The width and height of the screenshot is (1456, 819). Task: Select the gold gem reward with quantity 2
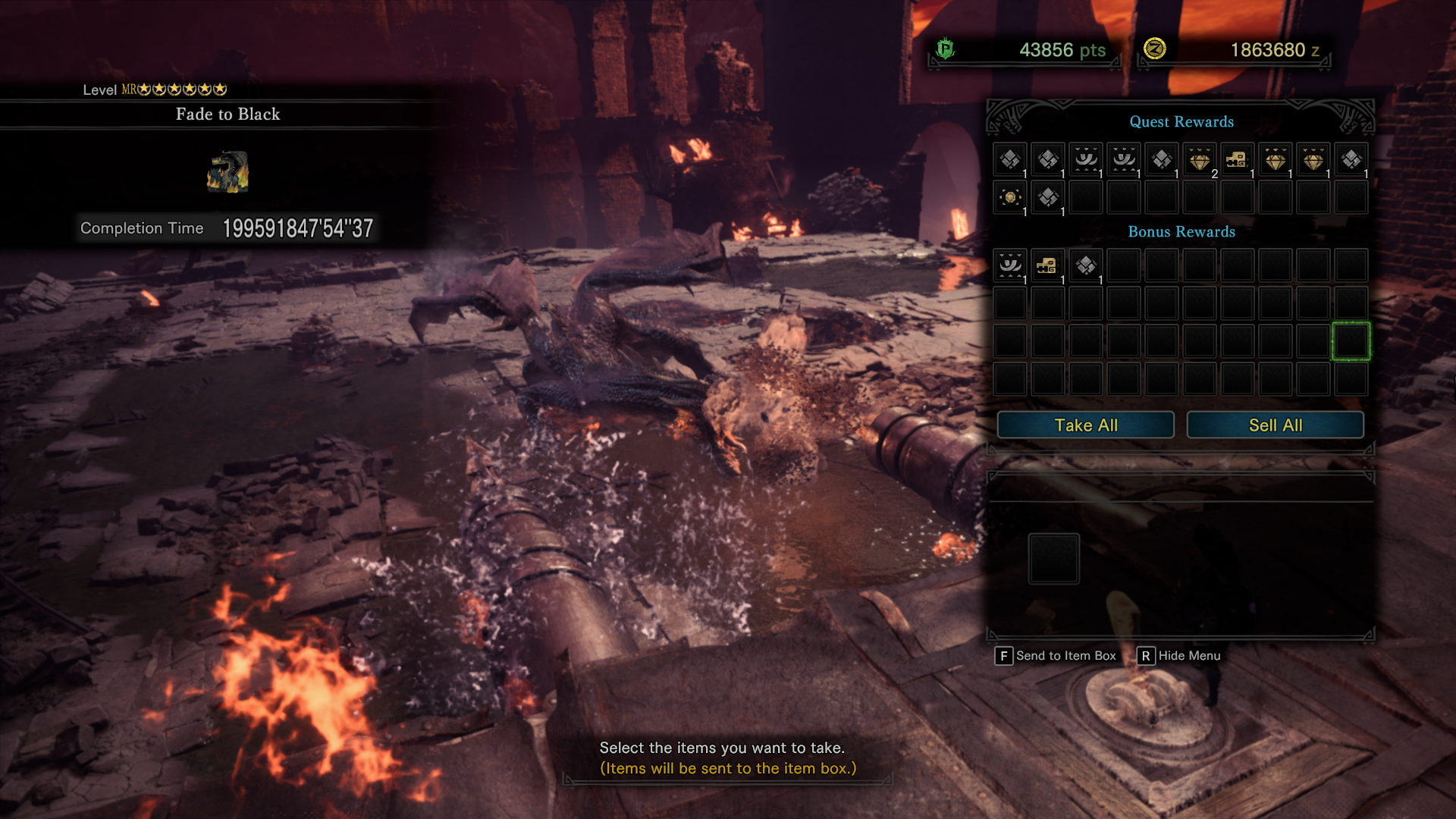1200,160
